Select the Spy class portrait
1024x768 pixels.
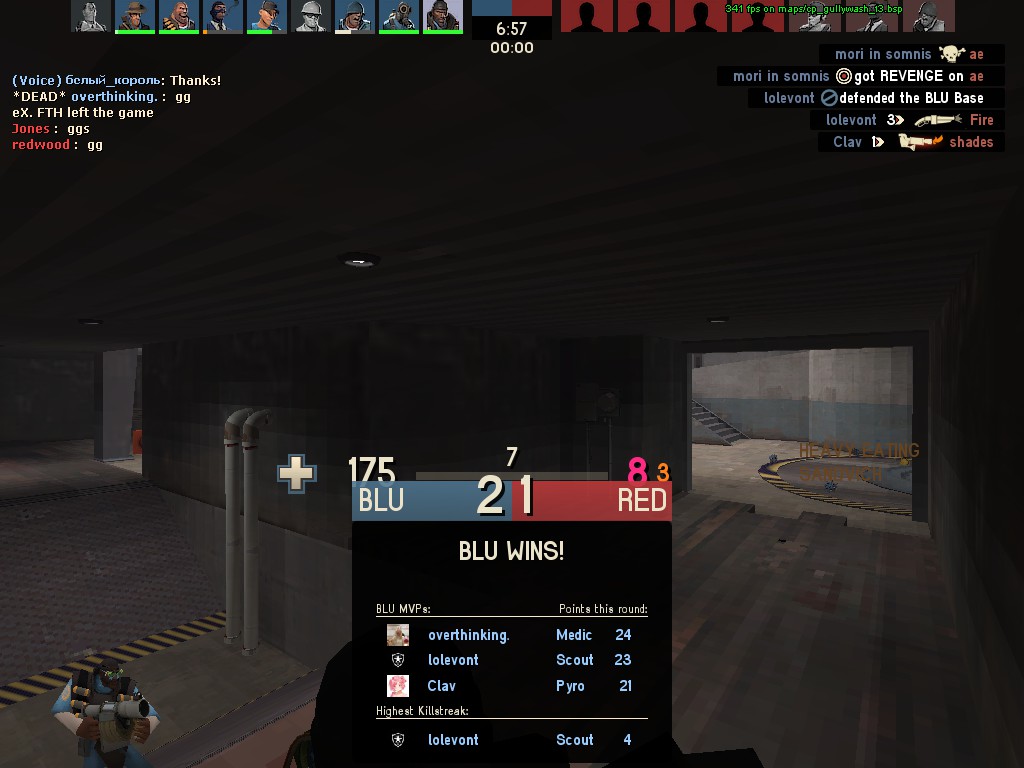click(x=223, y=16)
